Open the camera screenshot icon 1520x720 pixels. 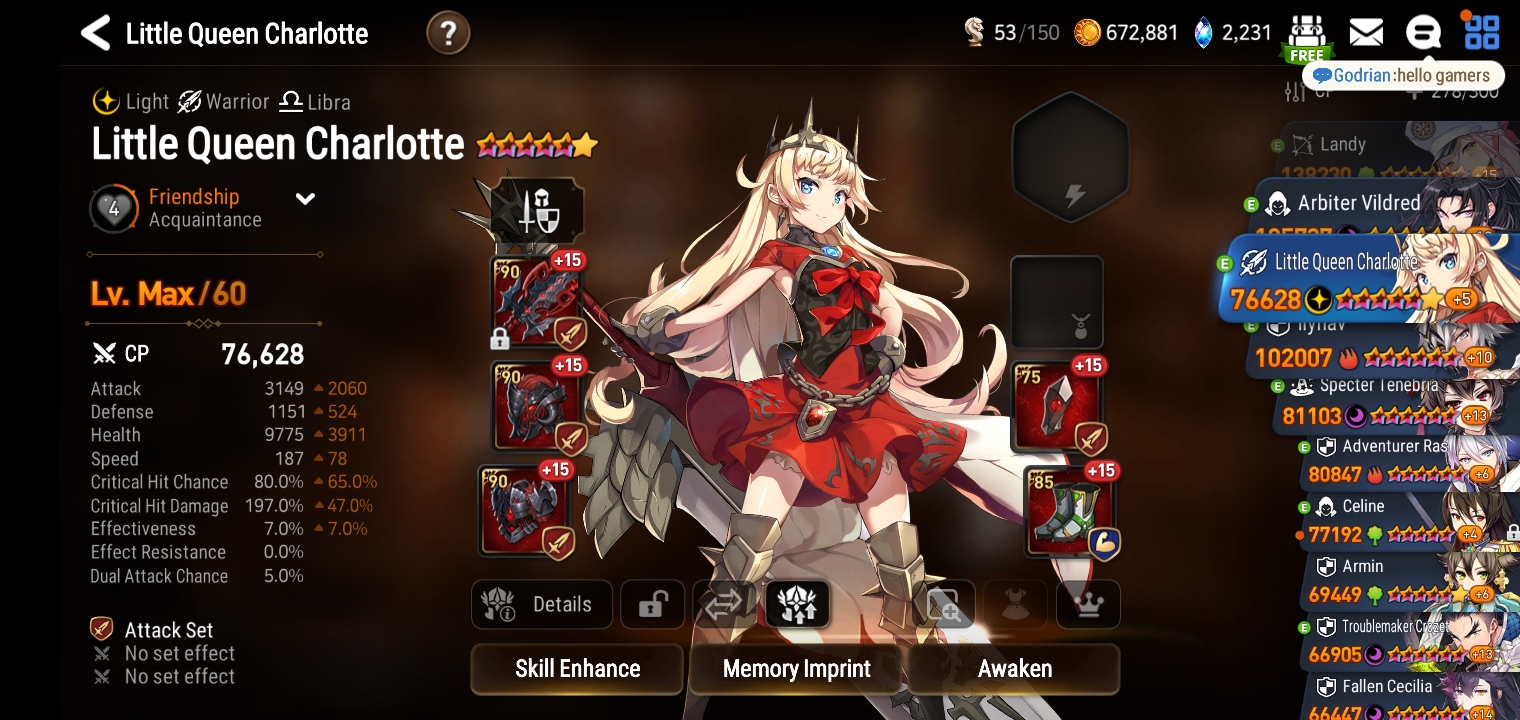coord(943,604)
